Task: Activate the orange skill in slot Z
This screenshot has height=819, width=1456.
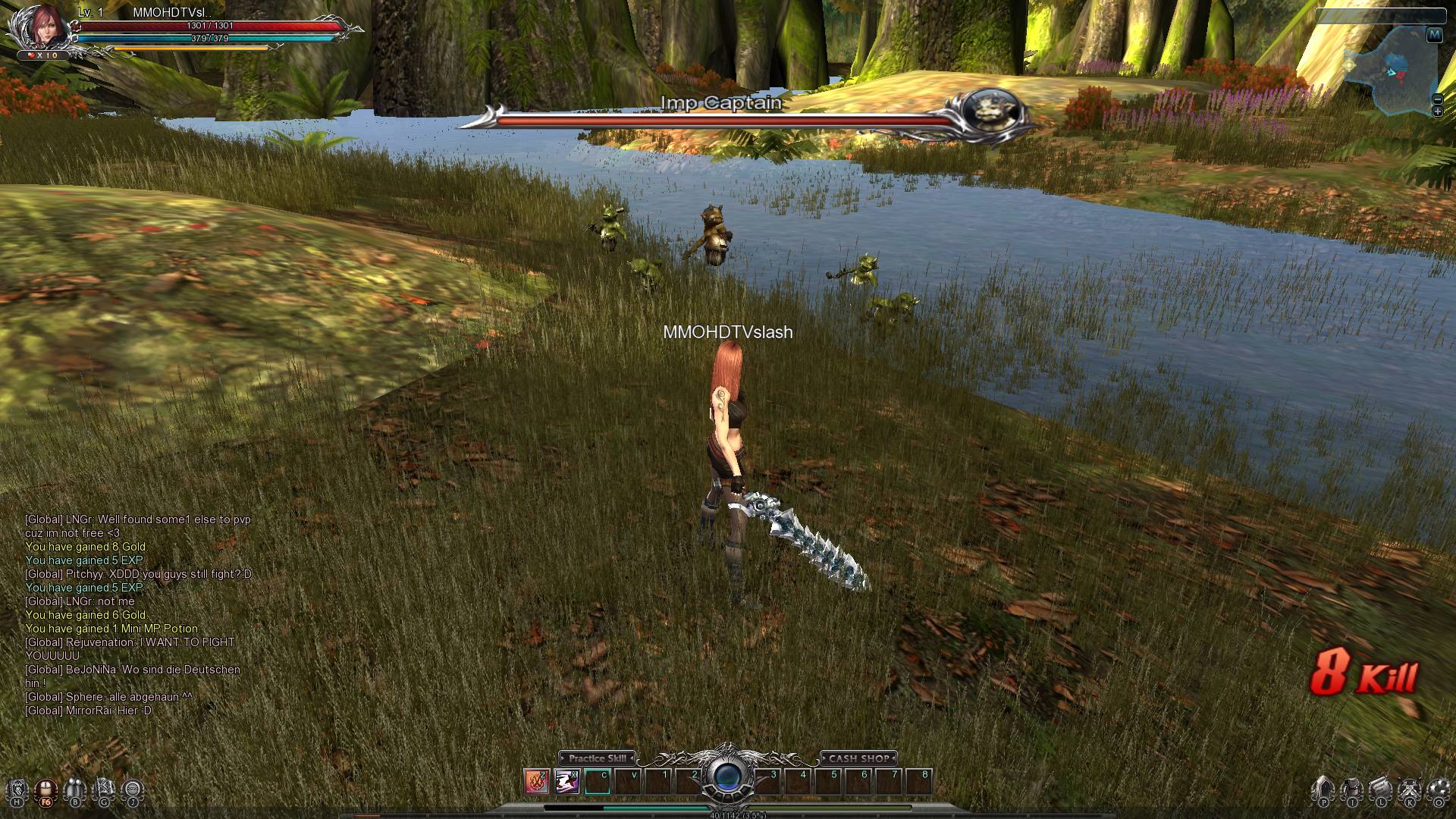Action: 537,781
